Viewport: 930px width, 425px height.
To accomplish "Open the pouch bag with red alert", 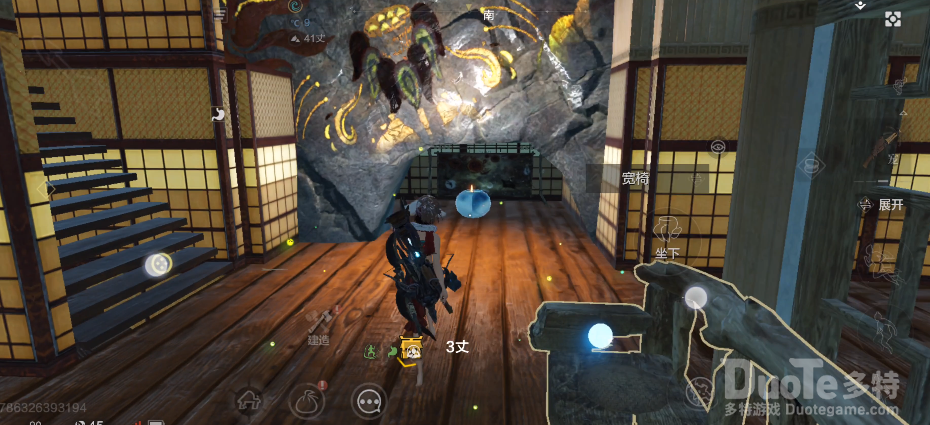I will click(x=308, y=402).
